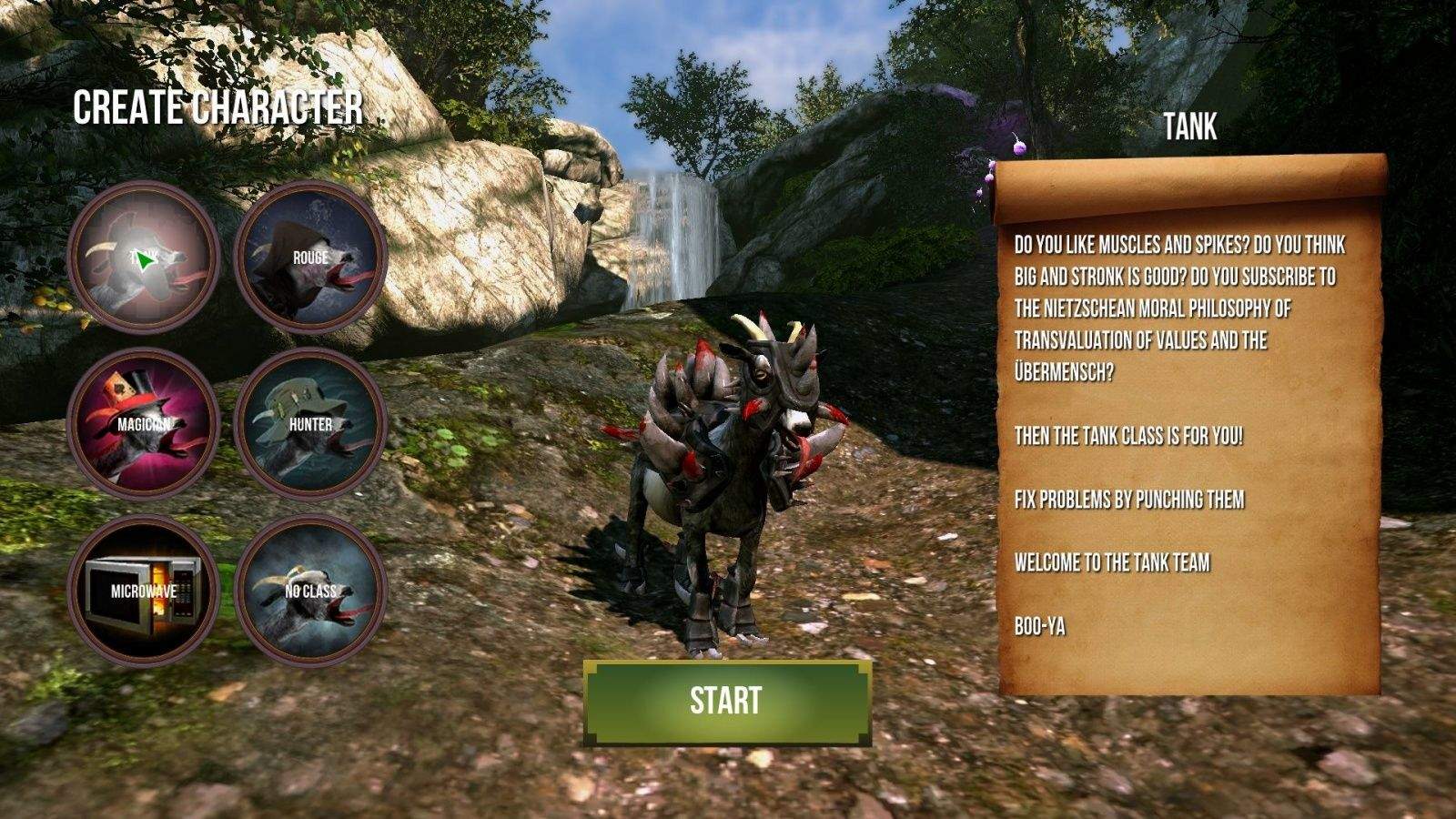The image size is (1456, 819).
Task: Choose the Microwave class
Action: (x=144, y=591)
